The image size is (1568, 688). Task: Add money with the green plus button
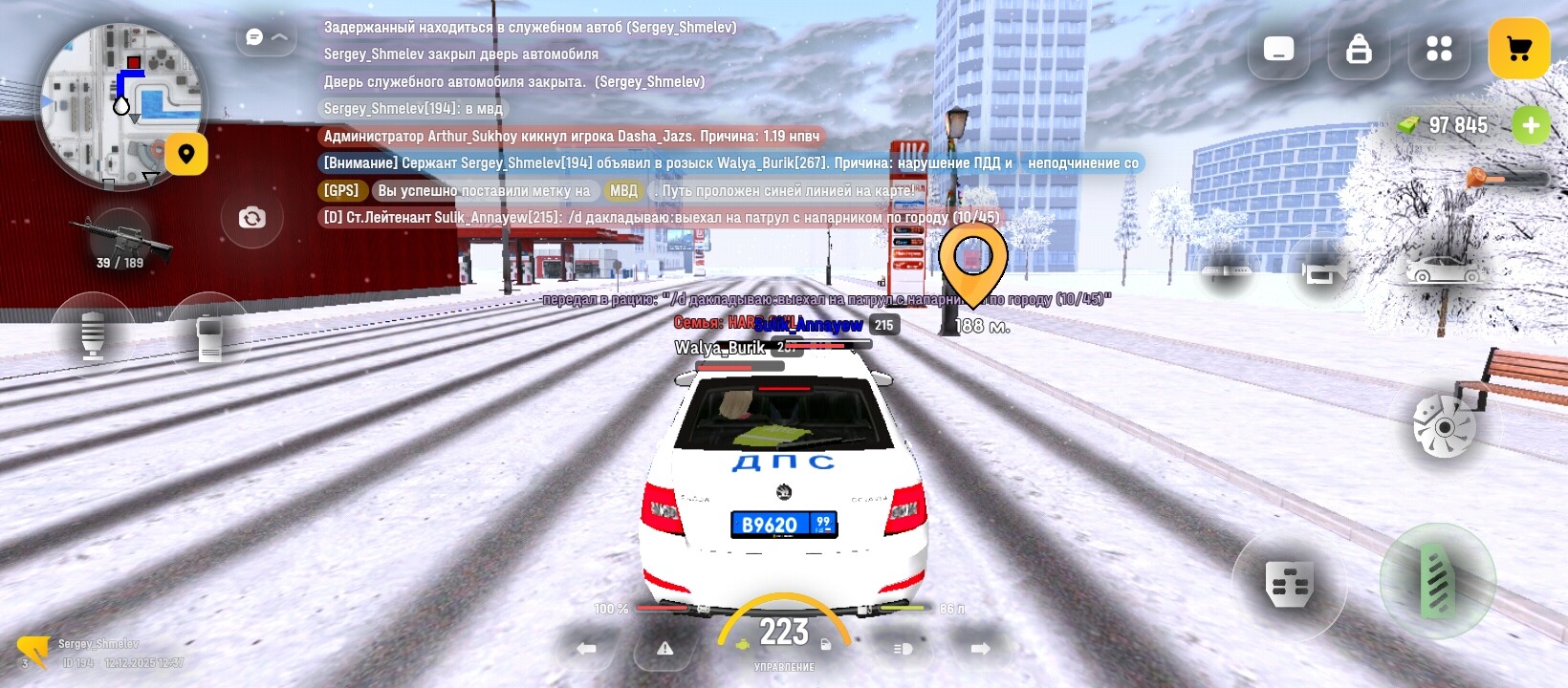point(1531,125)
